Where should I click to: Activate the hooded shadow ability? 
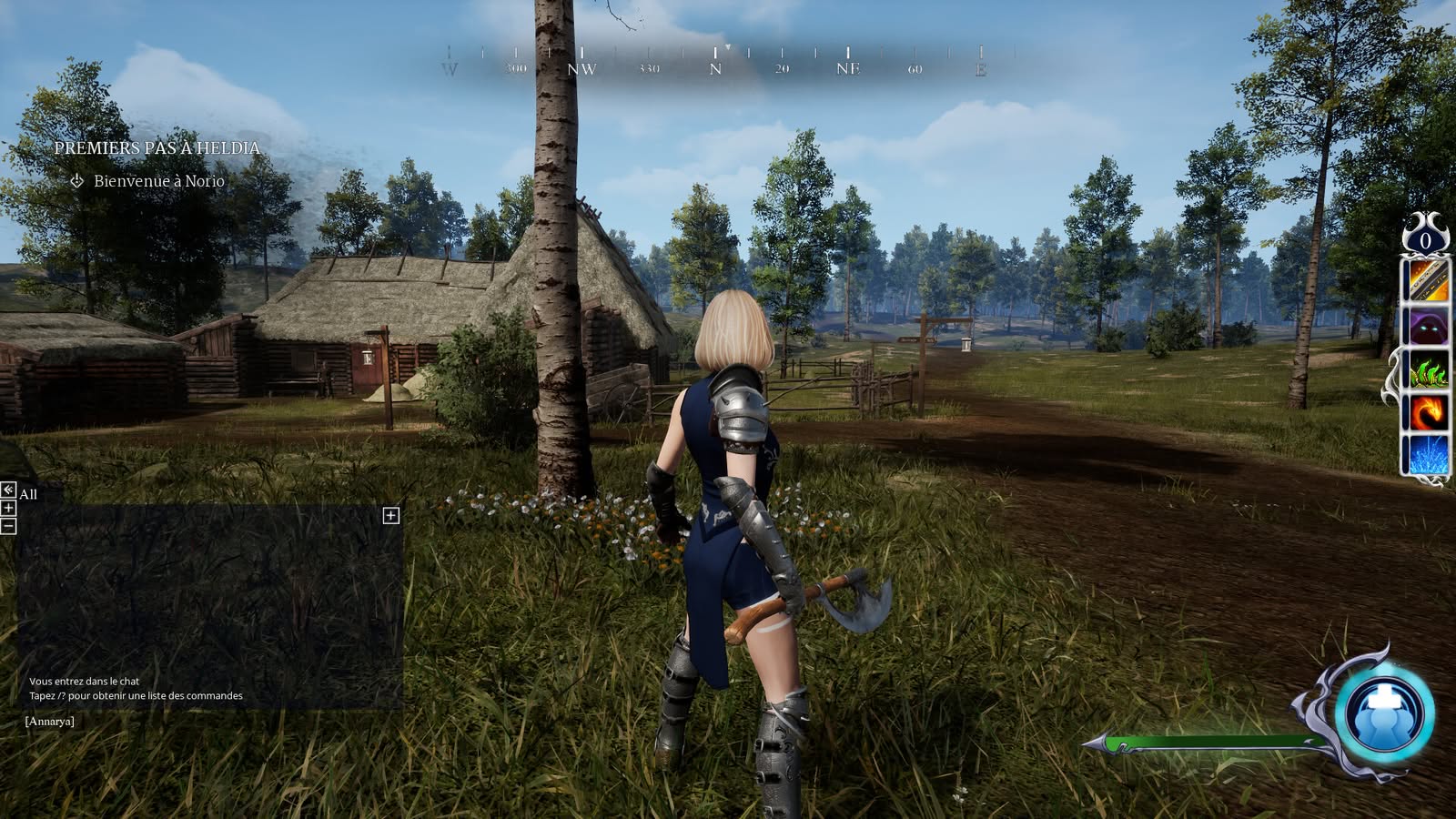[1428, 326]
